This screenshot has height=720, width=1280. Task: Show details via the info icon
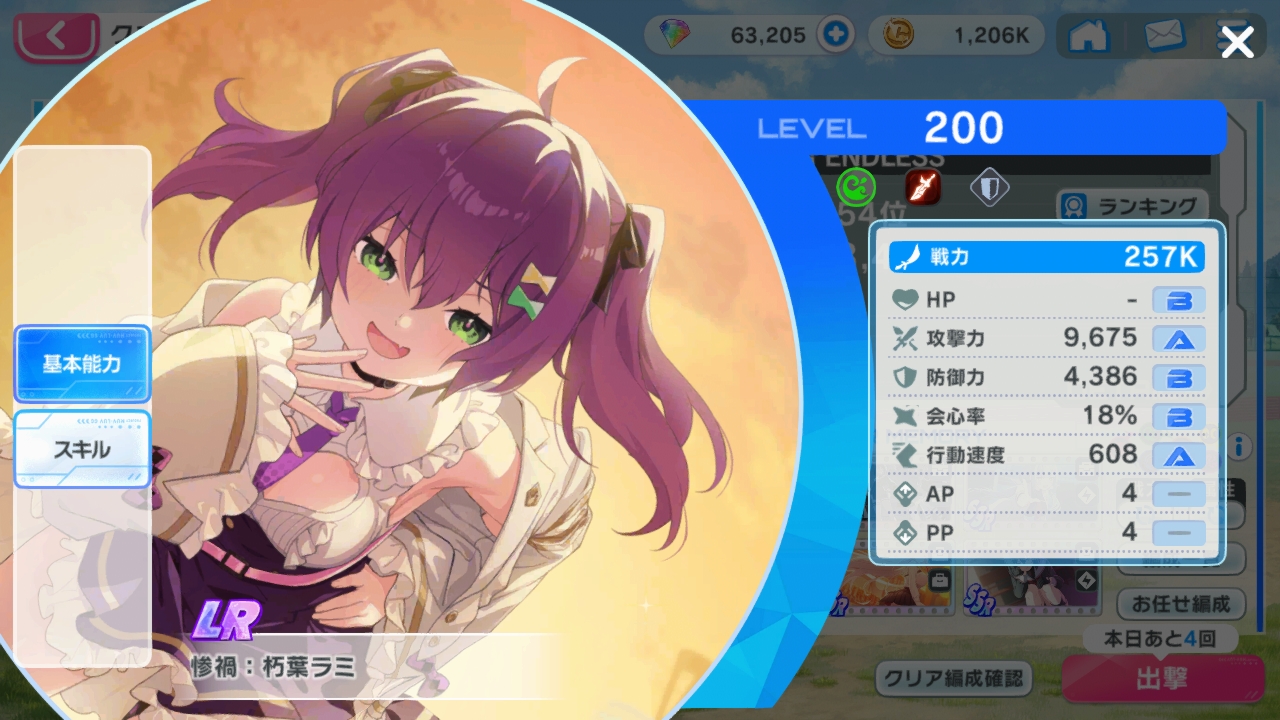click(1239, 446)
